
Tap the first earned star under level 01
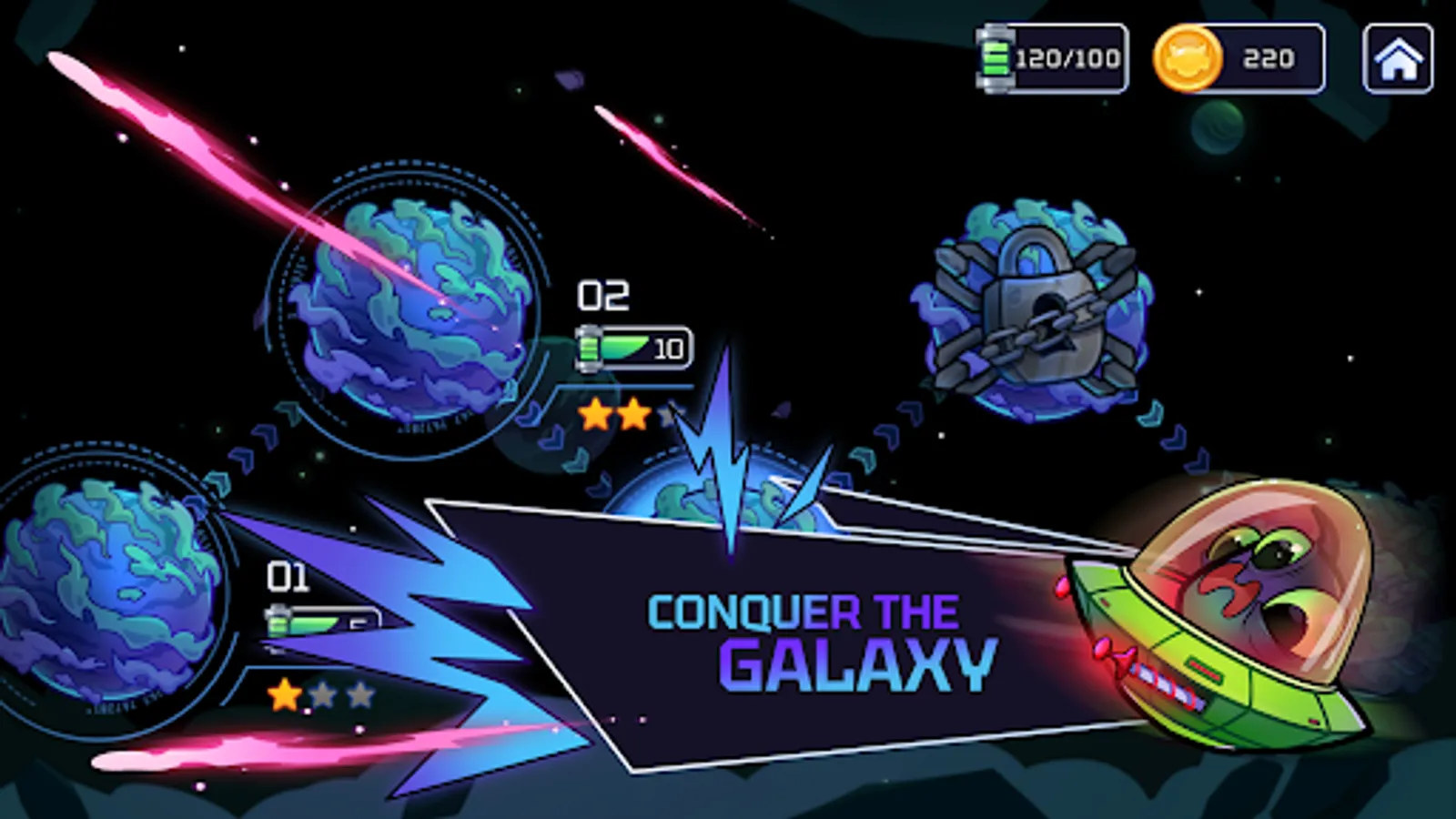(x=285, y=694)
